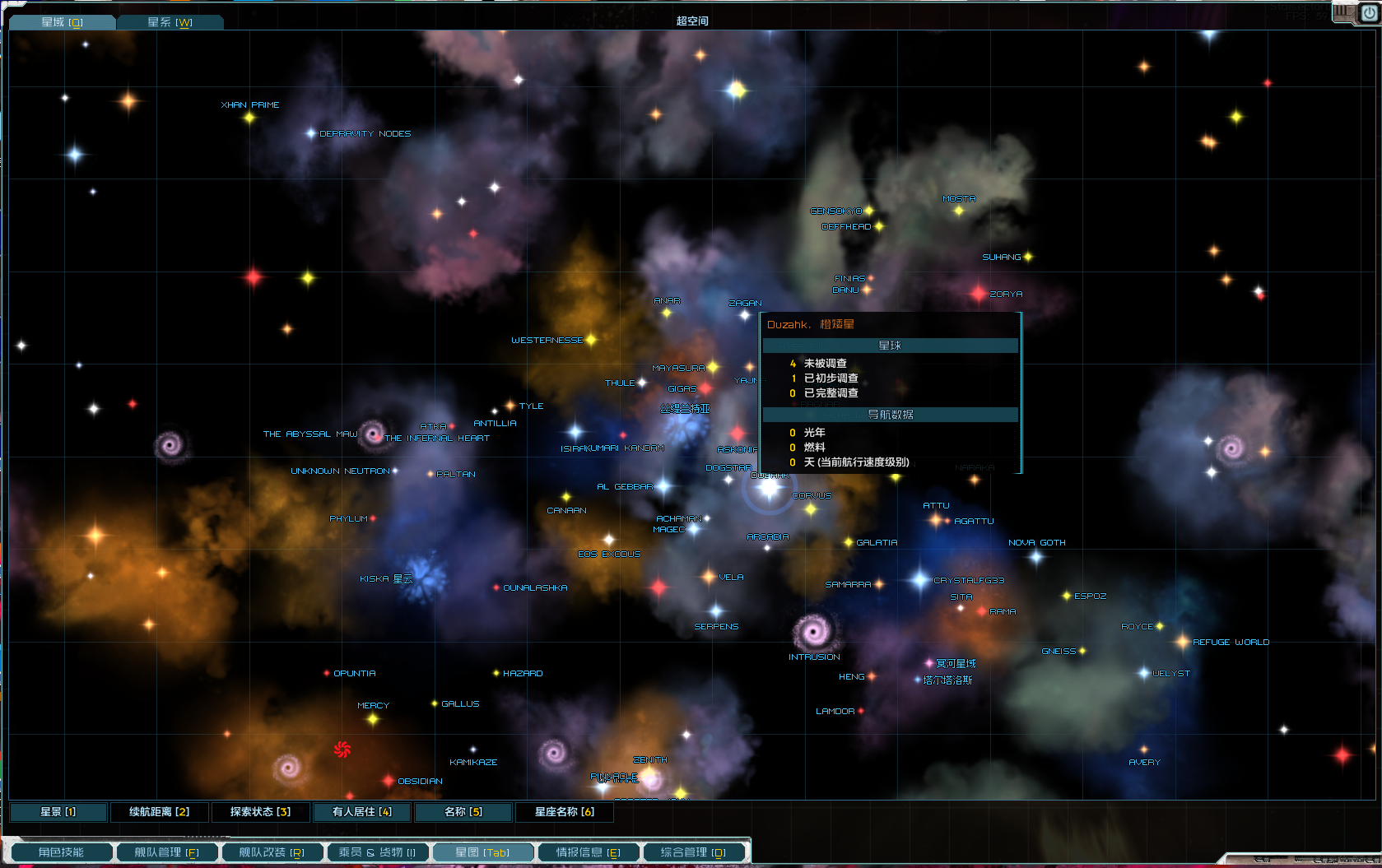Open the 乘员 & 货物 cargo screen
The image size is (1382, 868).
[x=377, y=852]
